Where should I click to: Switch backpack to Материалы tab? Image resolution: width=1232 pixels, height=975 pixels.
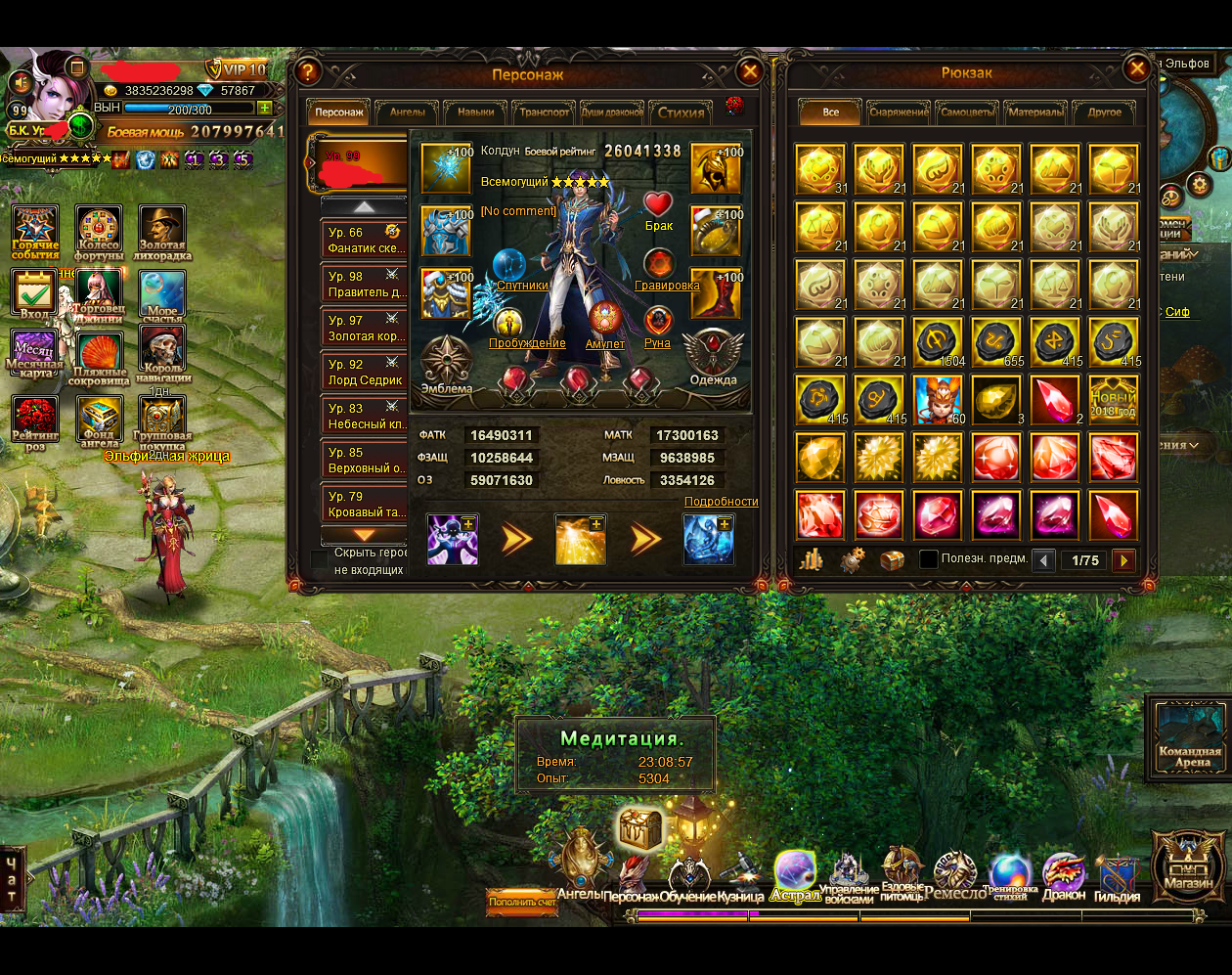(1035, 112)
